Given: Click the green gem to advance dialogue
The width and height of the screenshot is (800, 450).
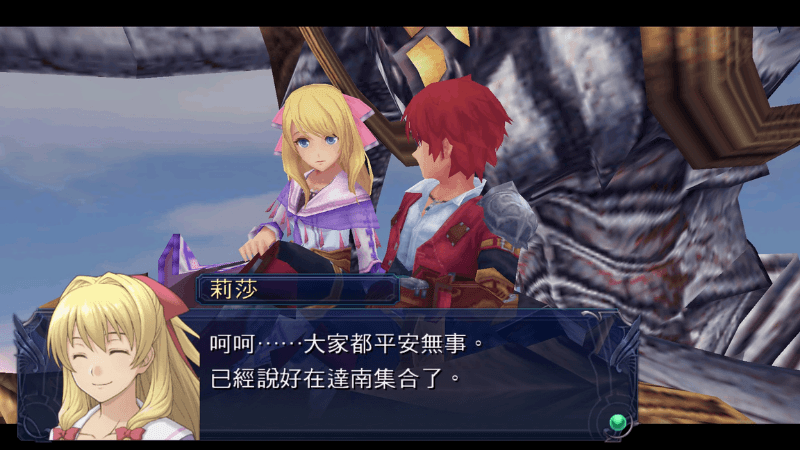Looking at the screenshot, I should (619, 421).
